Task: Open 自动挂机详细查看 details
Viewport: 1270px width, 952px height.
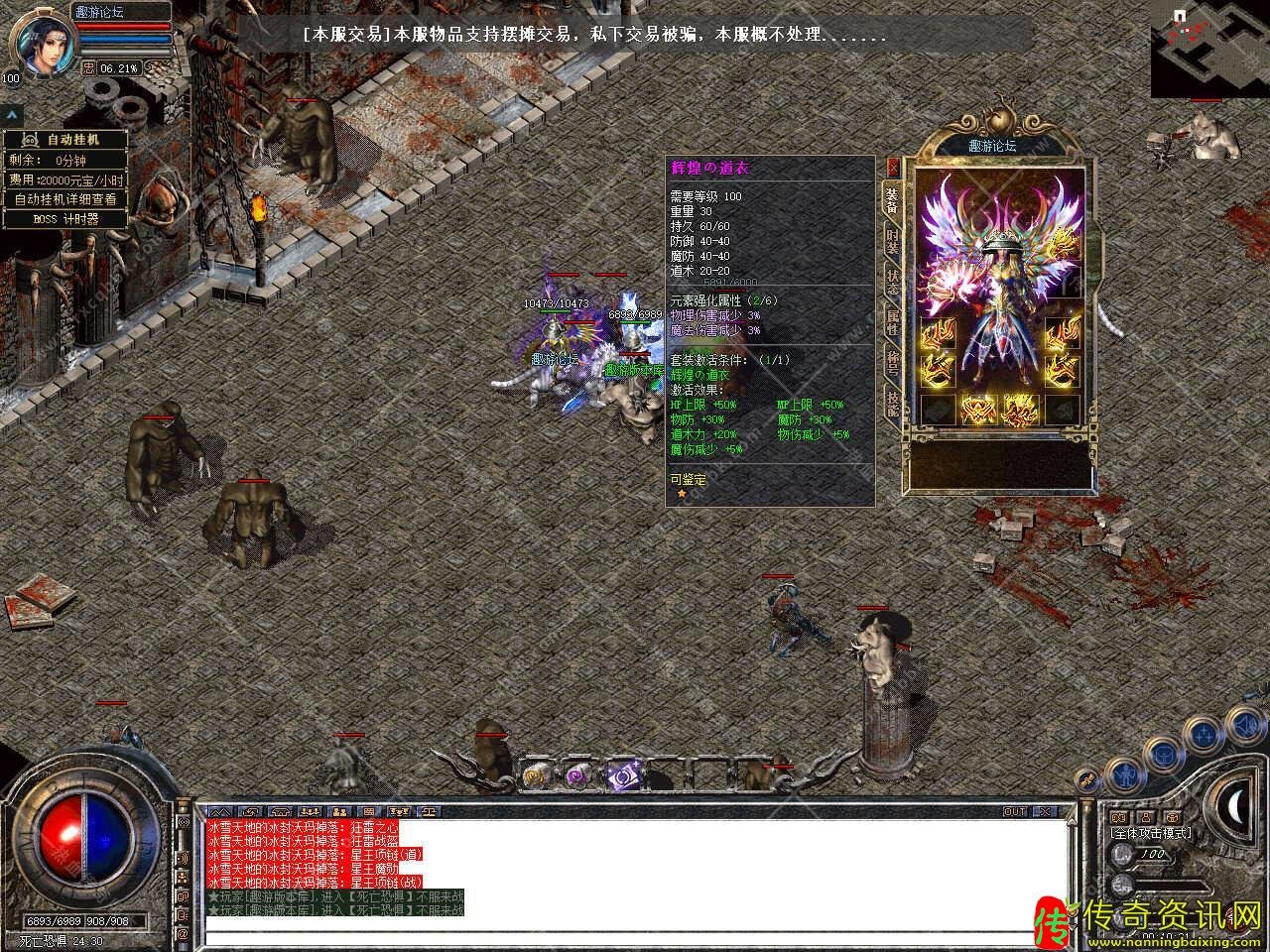Action: [x=65, y=199]
